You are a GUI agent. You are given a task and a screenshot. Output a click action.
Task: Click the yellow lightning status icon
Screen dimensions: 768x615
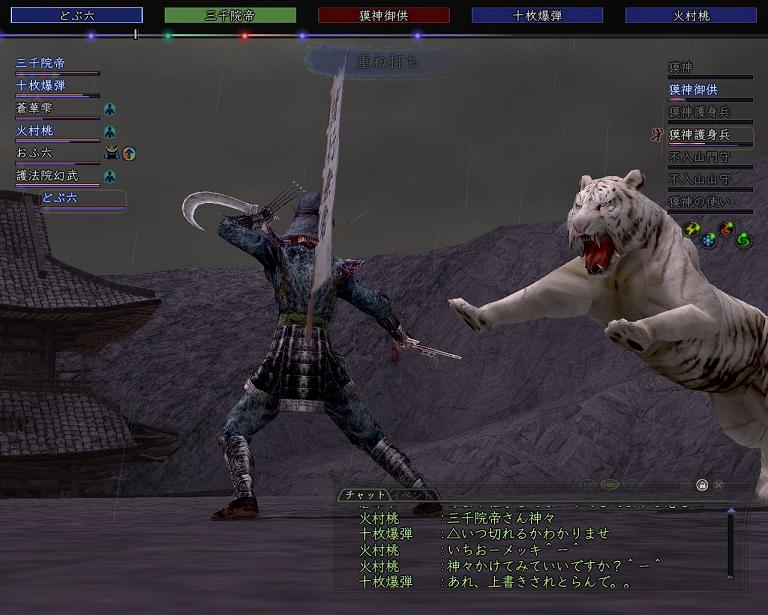[691, 228]
